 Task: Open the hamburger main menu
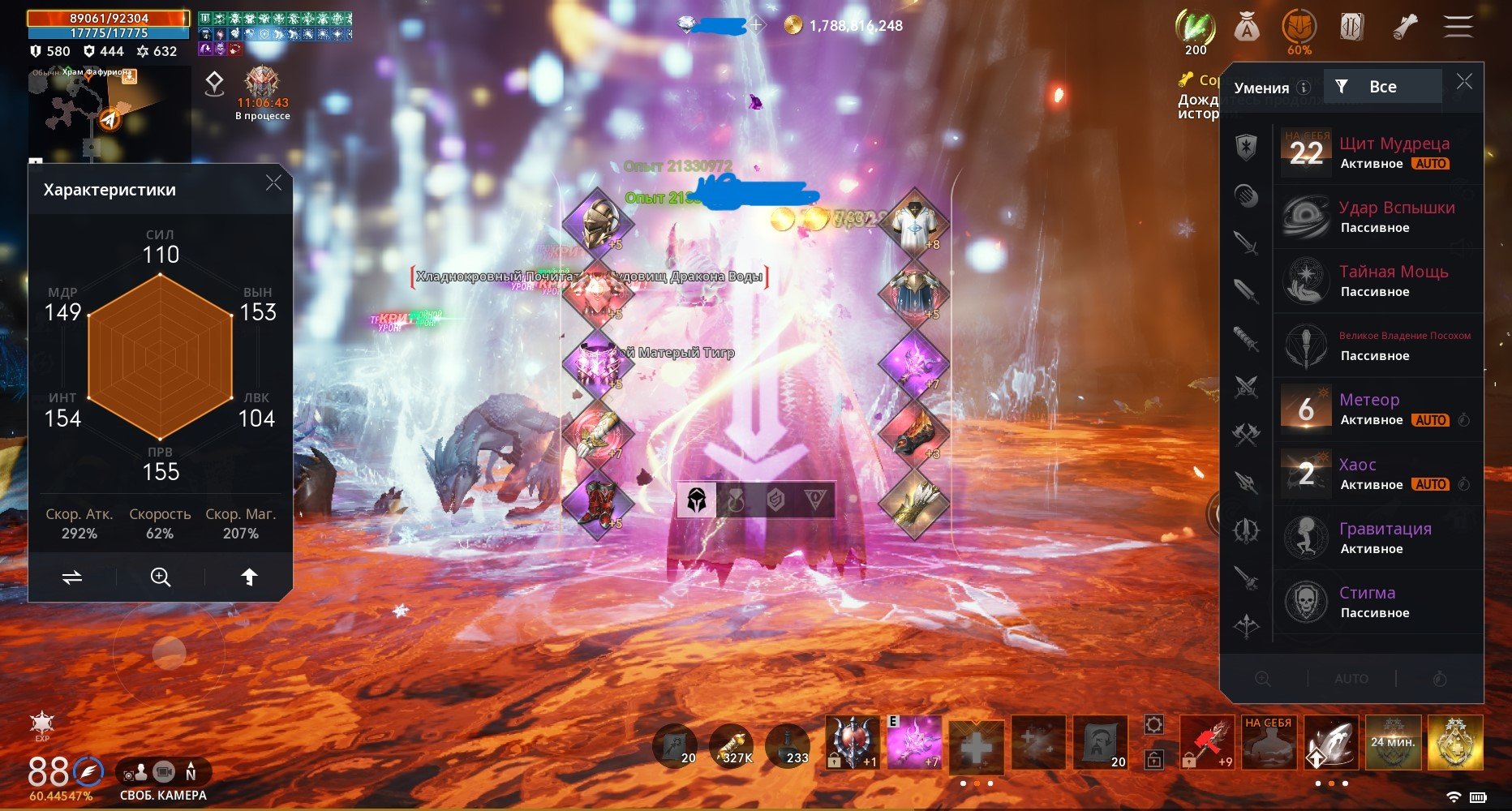pos(1458,27)
